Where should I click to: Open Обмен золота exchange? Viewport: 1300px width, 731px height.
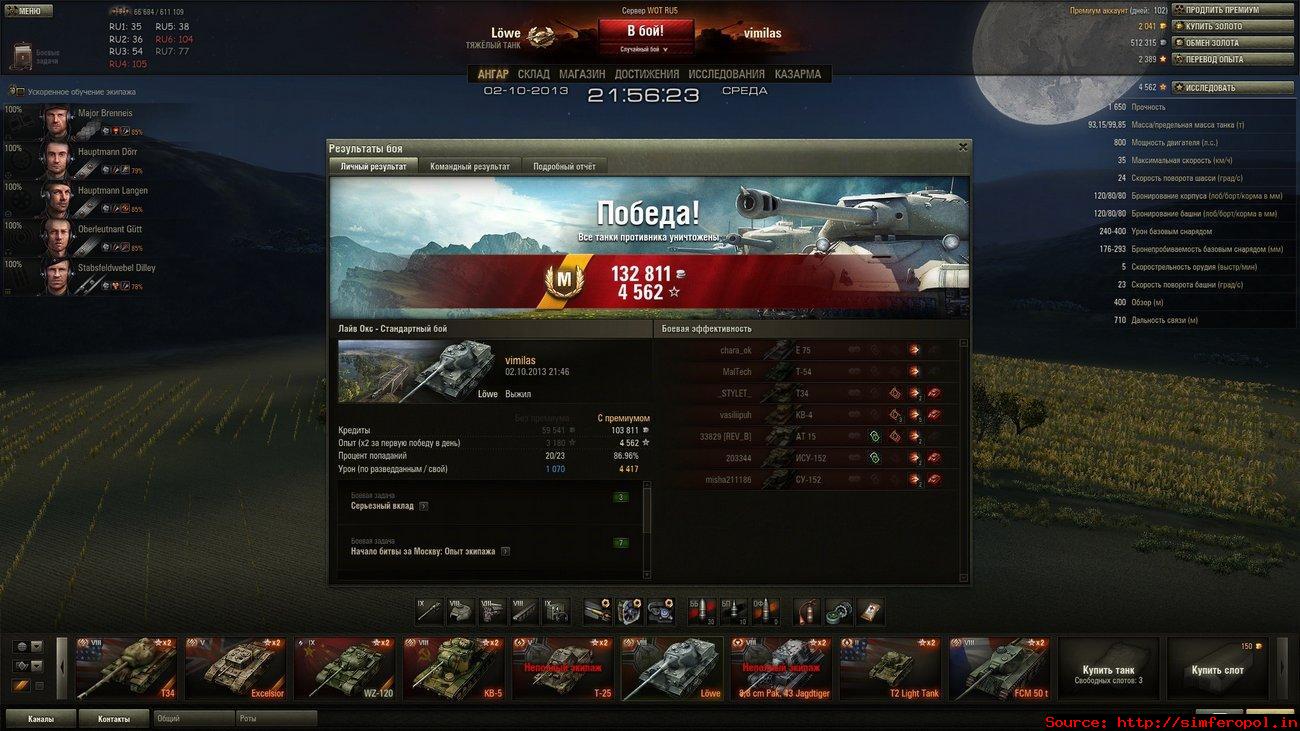(1232, 43)
